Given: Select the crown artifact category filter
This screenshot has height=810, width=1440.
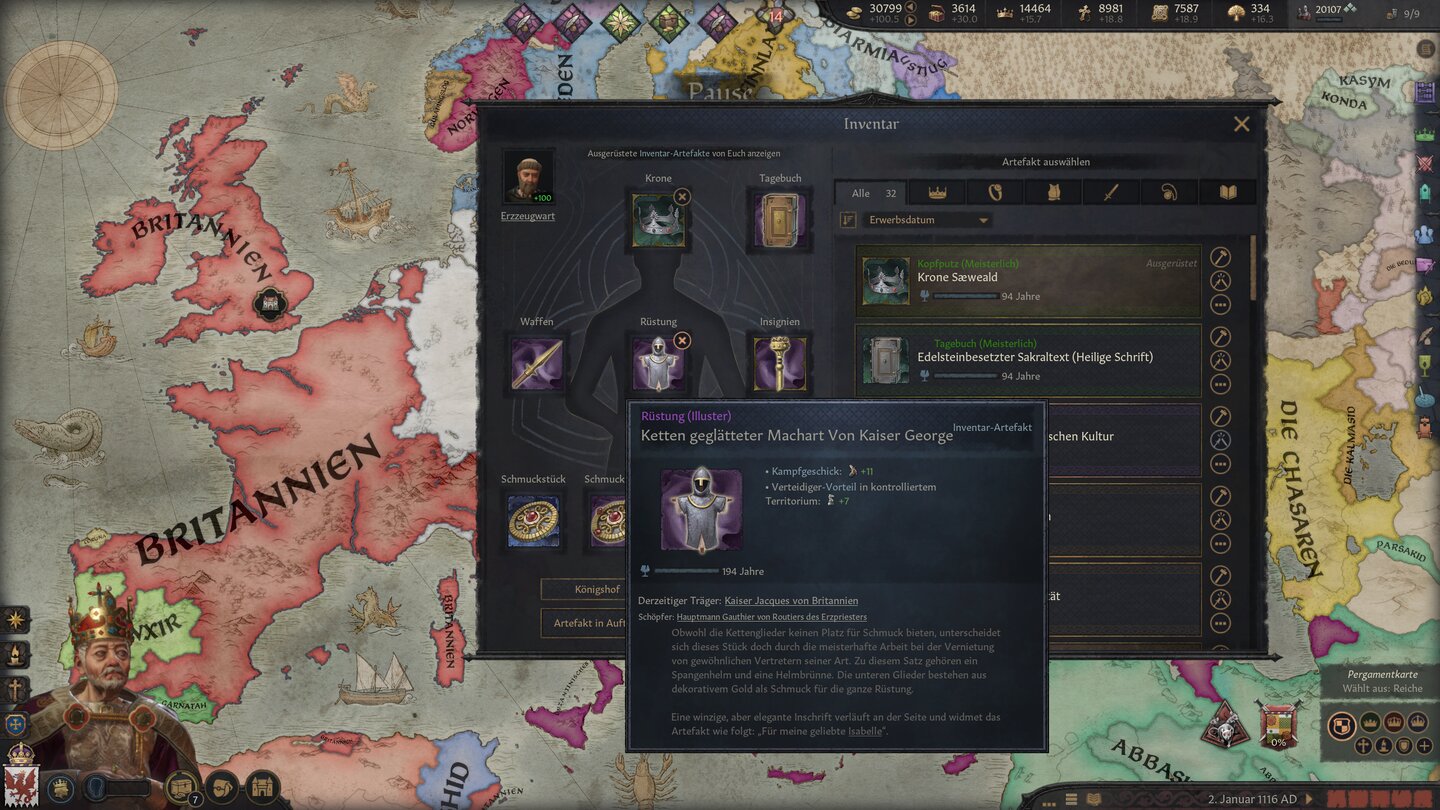Looking at the screenshot, I should tap(936, 192).
